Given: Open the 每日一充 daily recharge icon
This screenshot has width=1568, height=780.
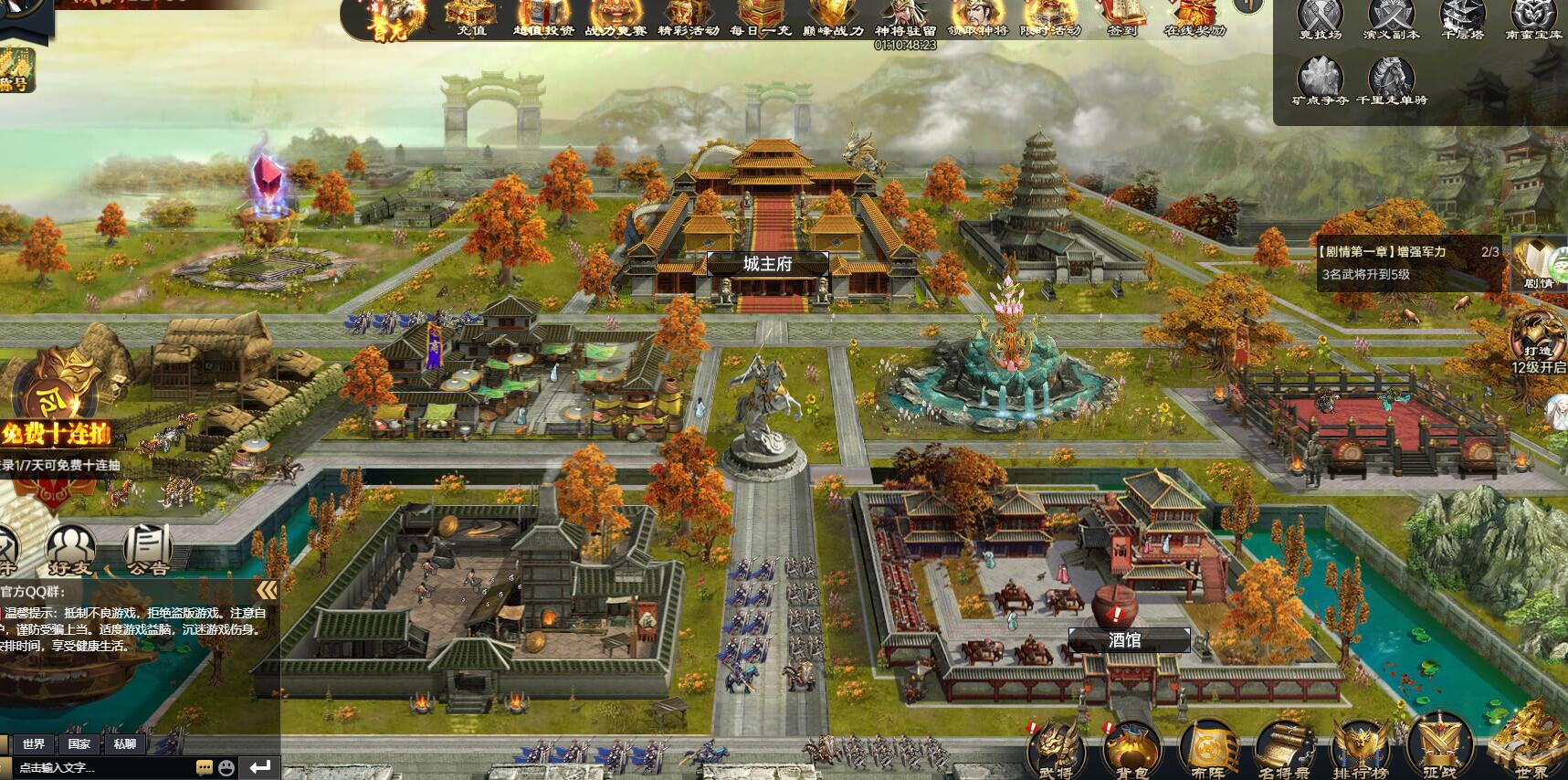Looking at the screenshot, I should coord(760,16).
